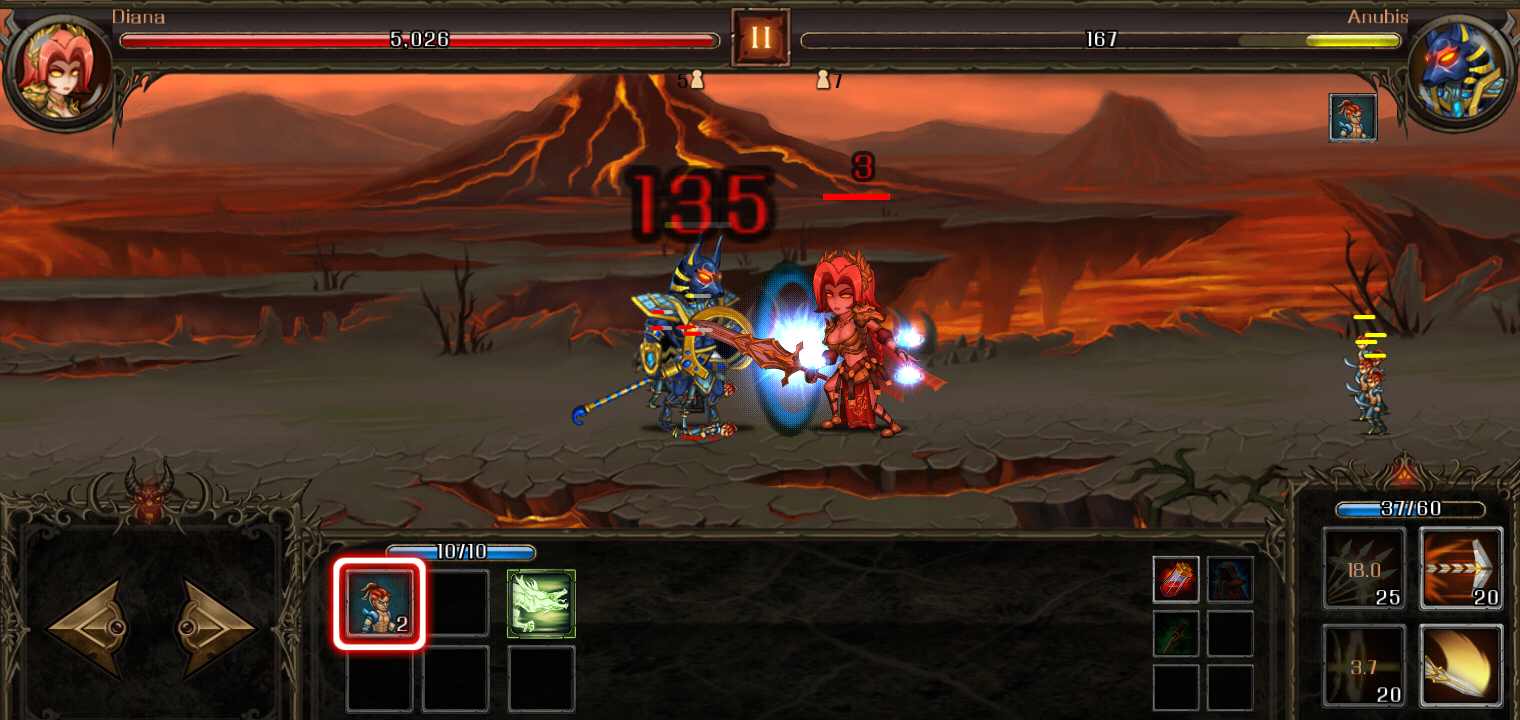Activate the green dragon spirit skill

pyautogui.click(x=541, y=602)
